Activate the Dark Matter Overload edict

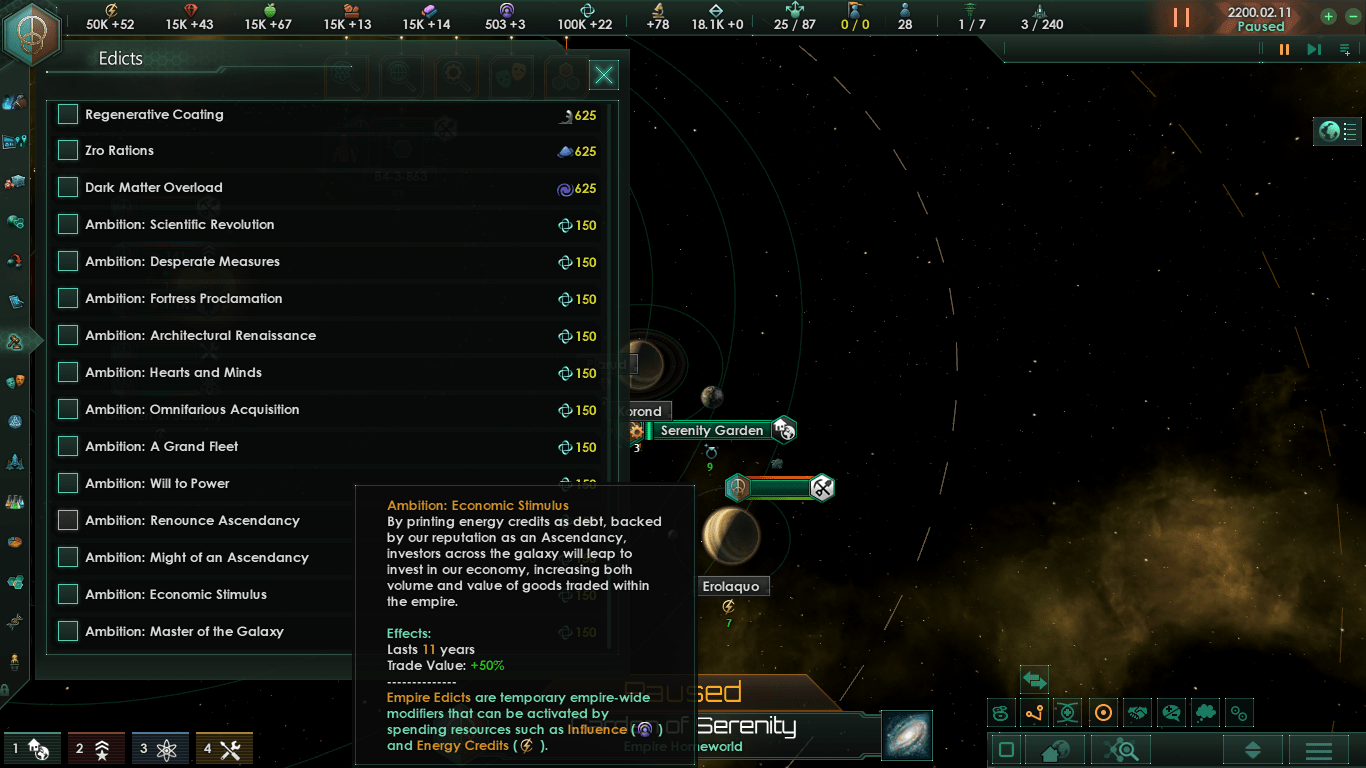[68, 188]
